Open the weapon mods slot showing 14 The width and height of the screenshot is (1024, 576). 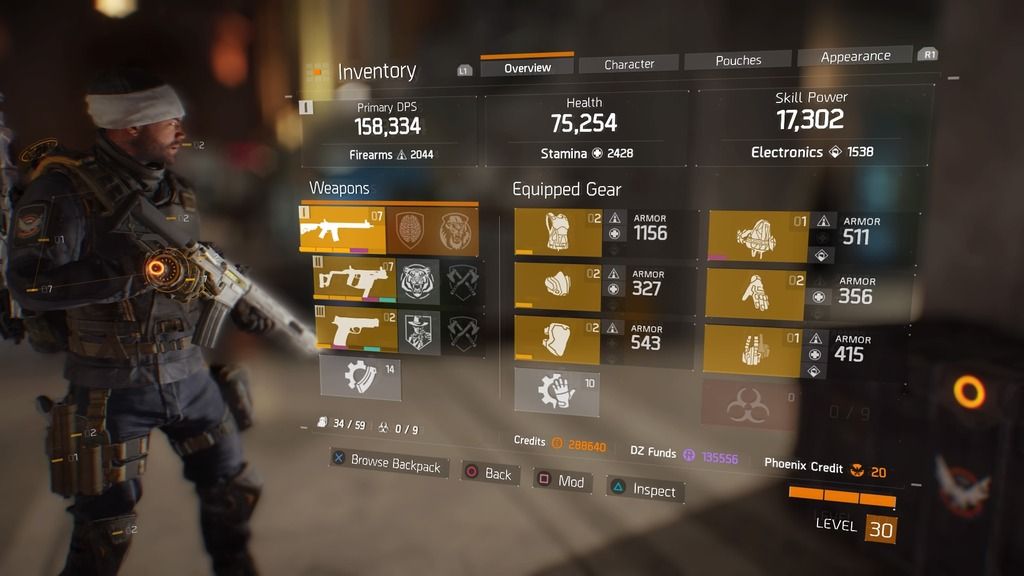coord(359,379)
